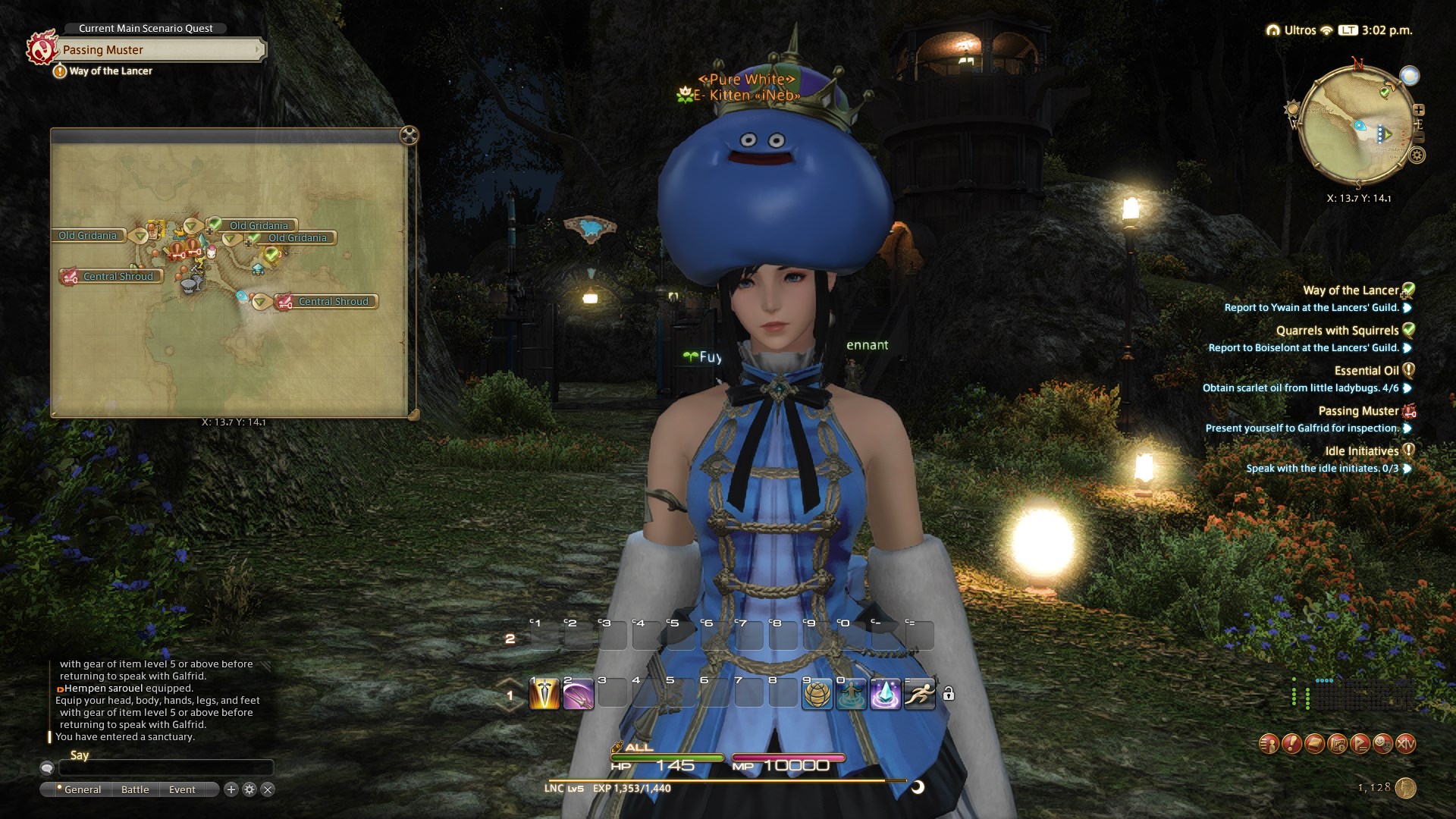Open the System menu XIV icon

coord(1405,744)
